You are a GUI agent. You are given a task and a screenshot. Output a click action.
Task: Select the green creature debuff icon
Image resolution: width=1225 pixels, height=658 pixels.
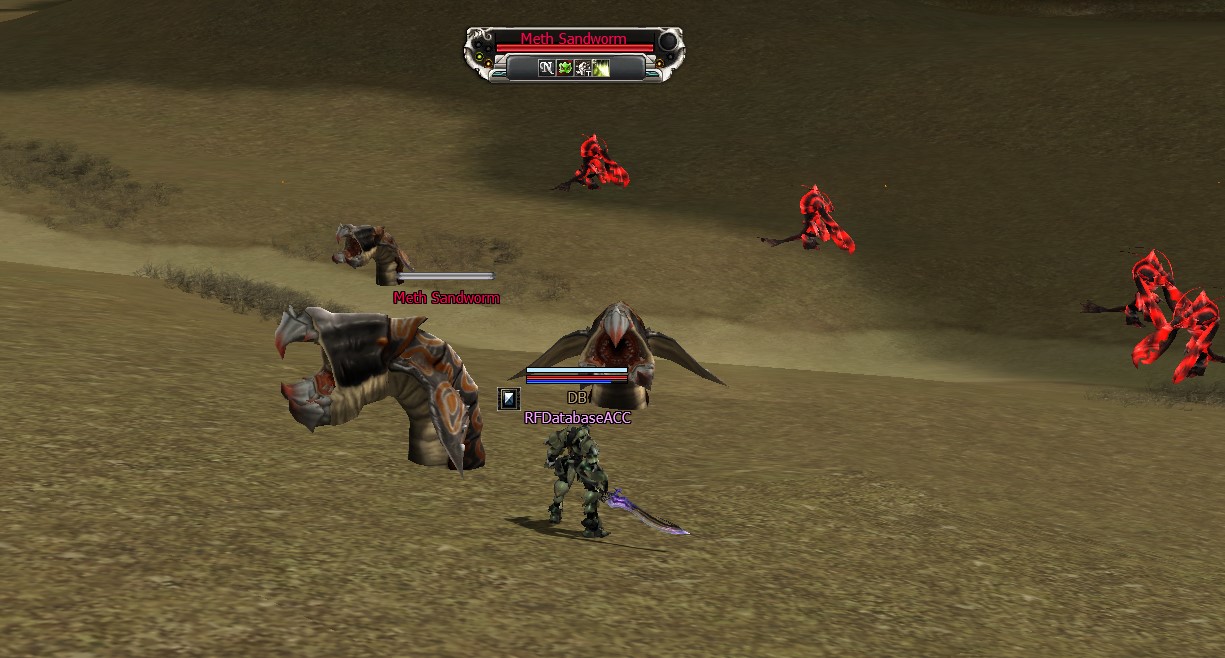point(564,68)
